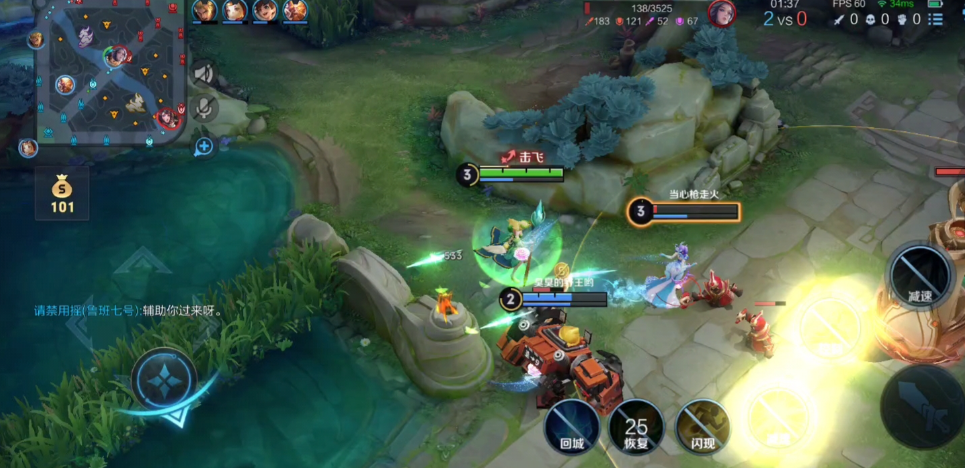The image size is (965, 468).
Task: Open the quick chat plus button
Action: pos(204,147)
